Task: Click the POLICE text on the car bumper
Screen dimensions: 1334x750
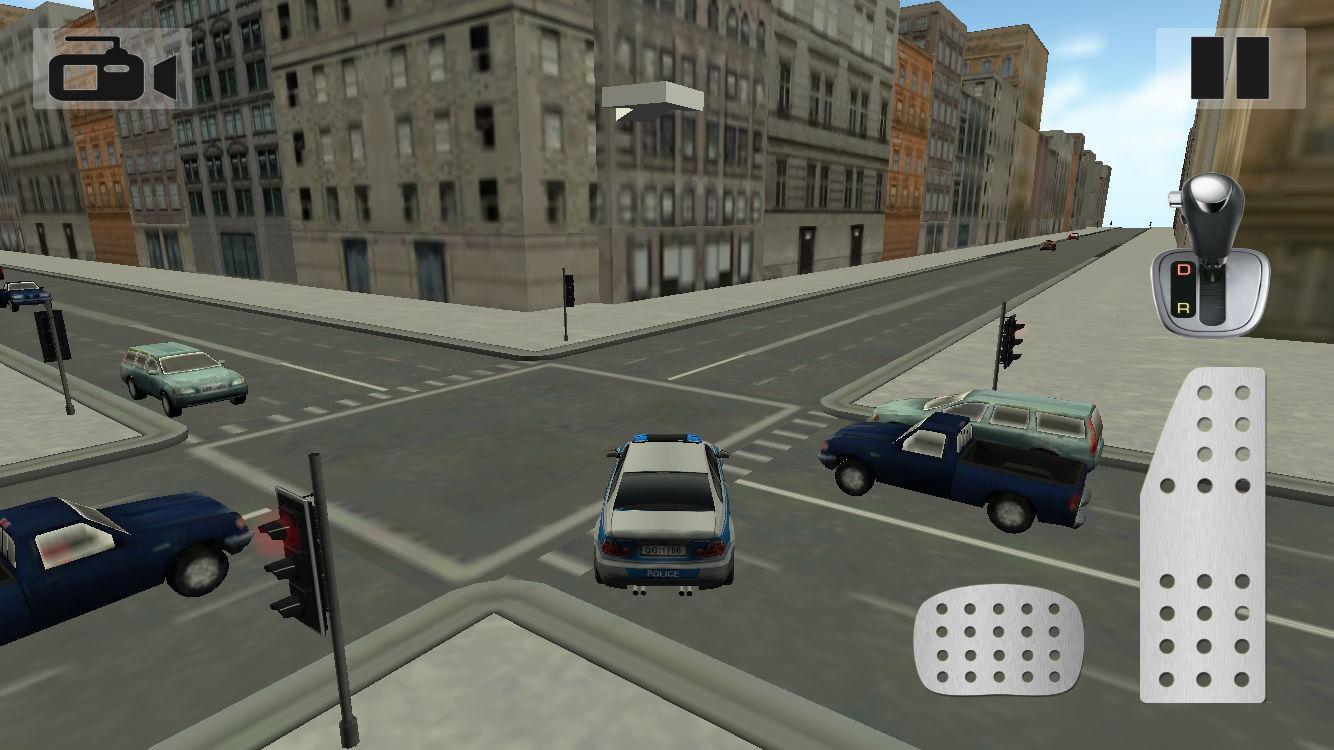Action: pyautogui.click(x=663, y=573)
